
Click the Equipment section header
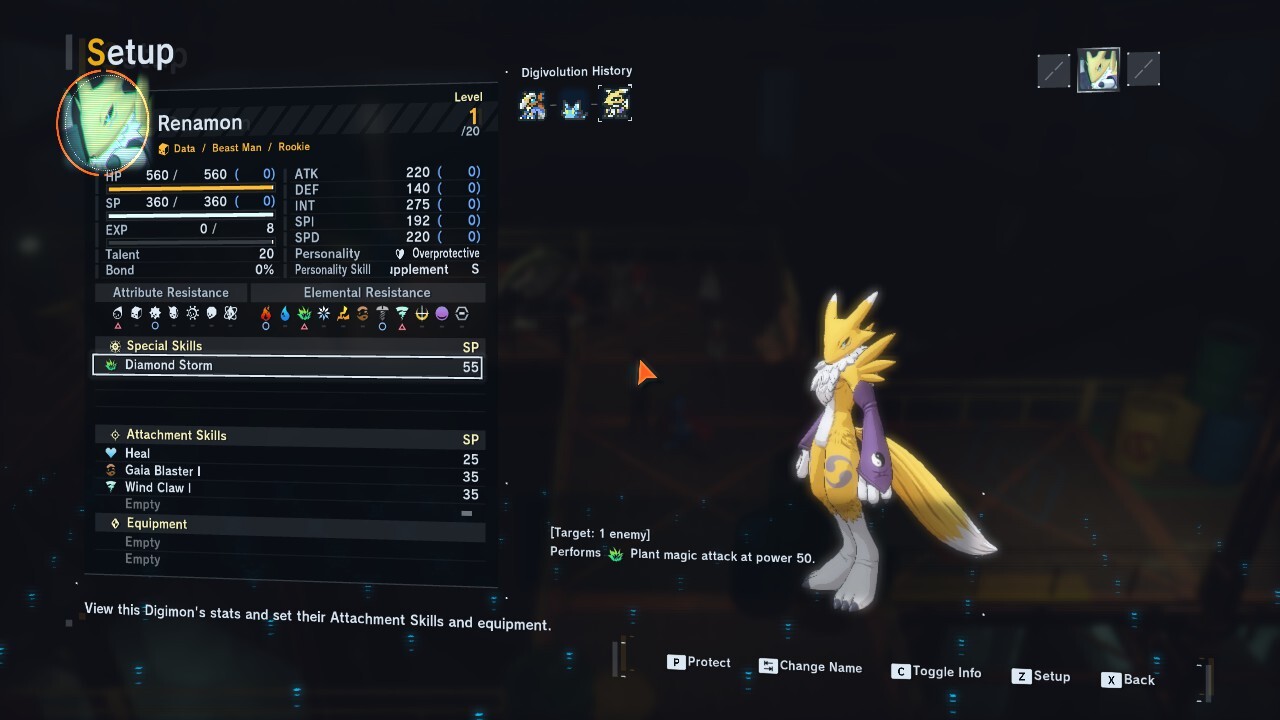(x=156, y=524)
